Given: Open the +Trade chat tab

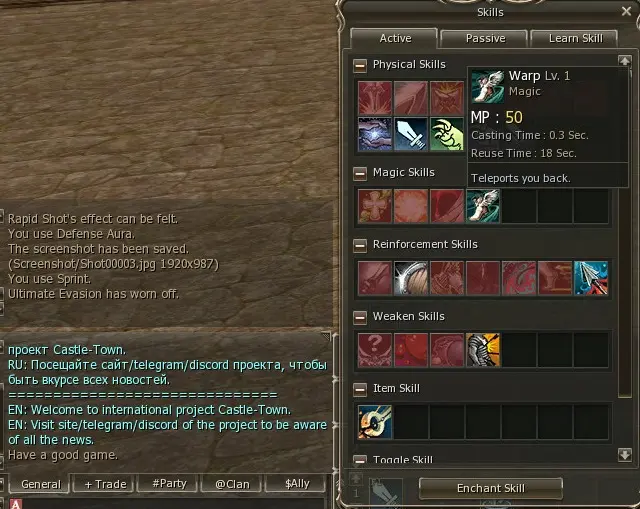Looking at the screenshot, I should [x=105, y=484].
